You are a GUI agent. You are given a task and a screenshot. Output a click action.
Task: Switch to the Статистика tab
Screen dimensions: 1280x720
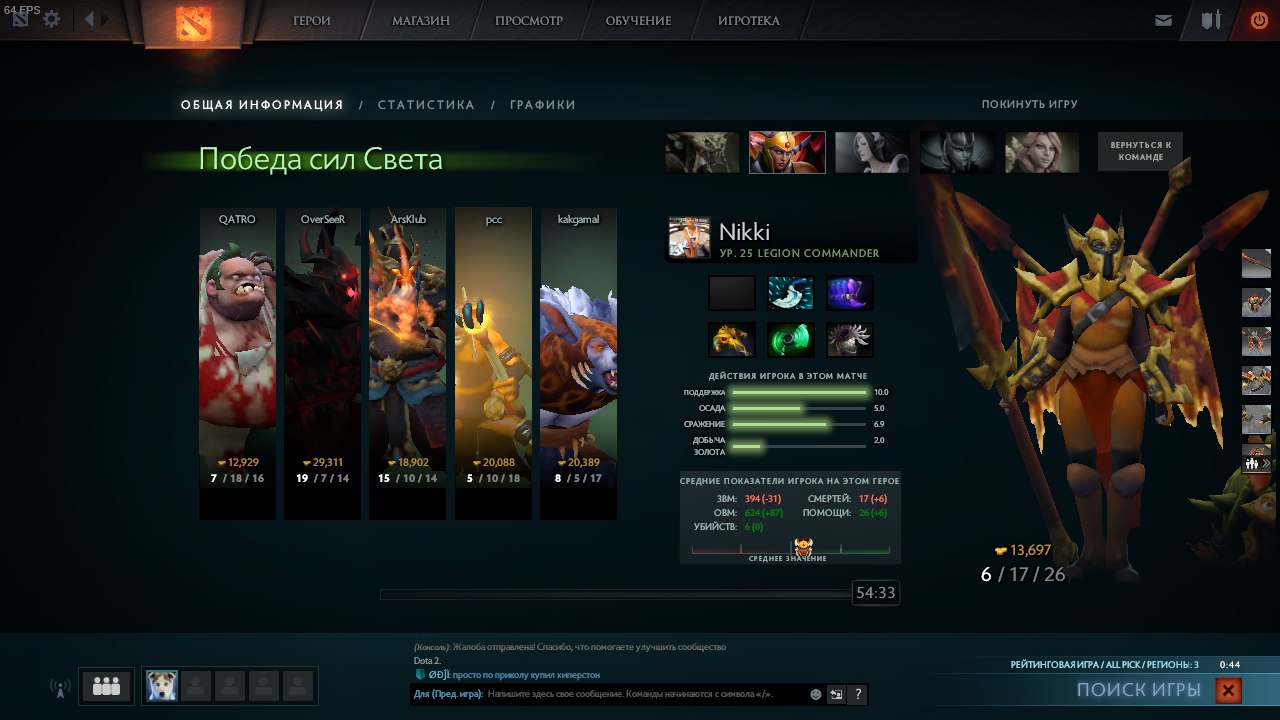point(426,105)
